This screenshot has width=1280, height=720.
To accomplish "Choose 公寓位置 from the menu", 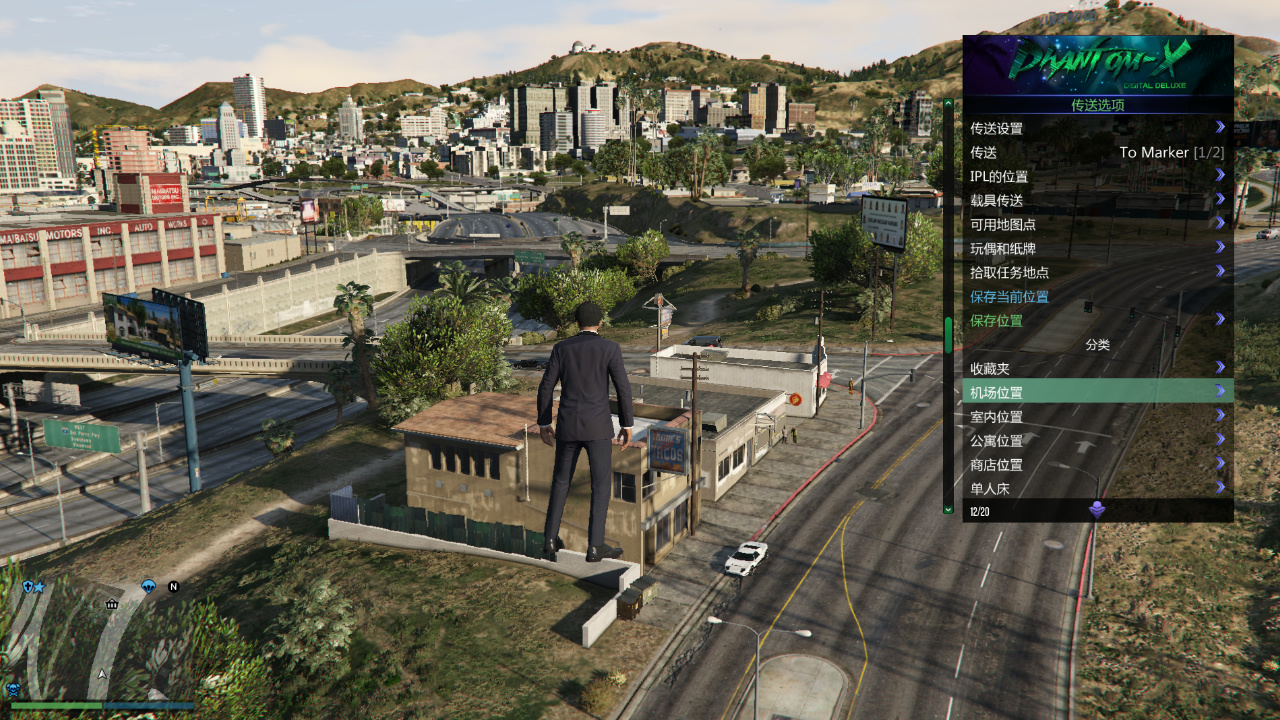I will click(1097, 440).
